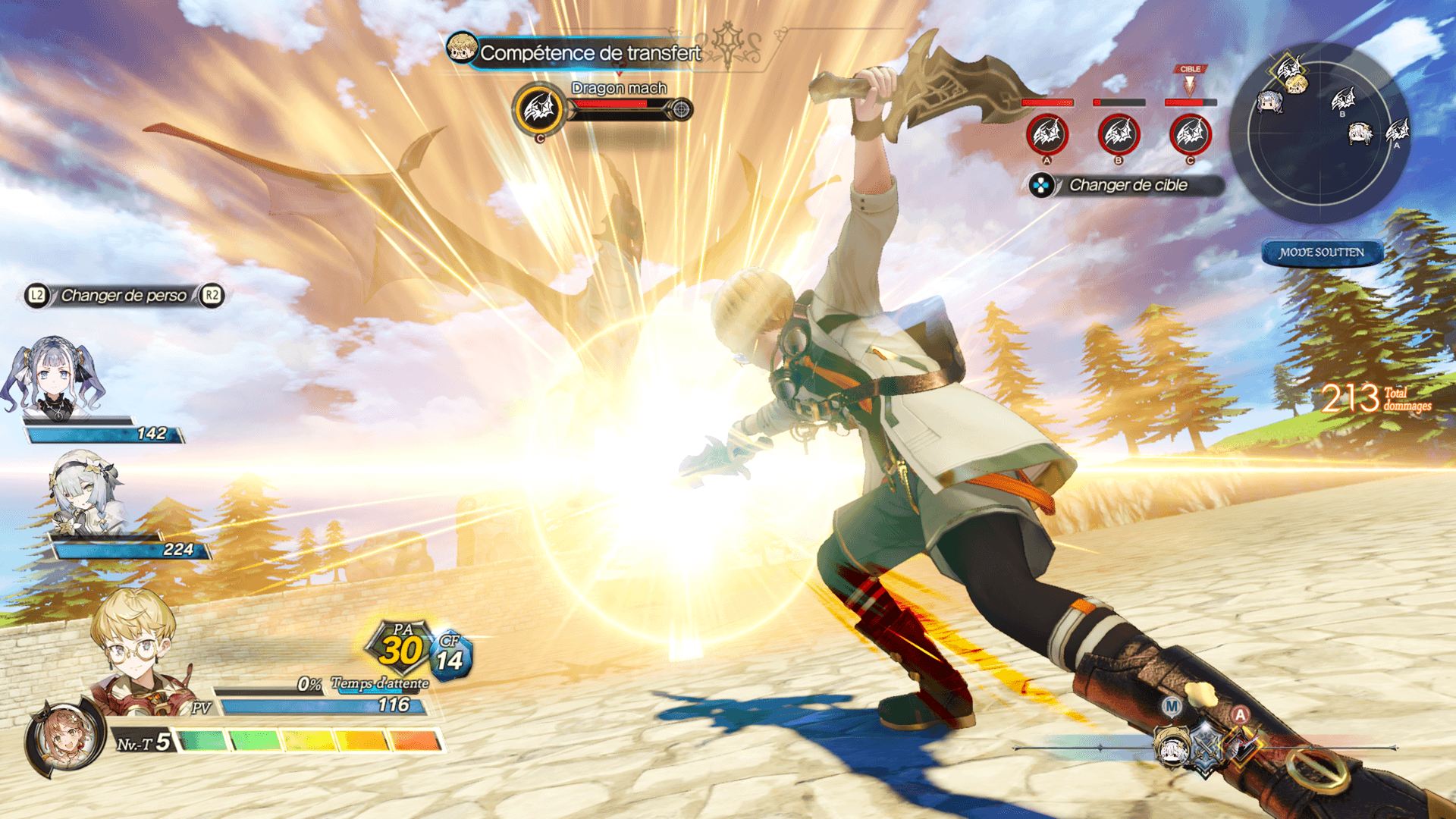Choose the white-haired girl with flower portrait
This screenshot has height=819, width=1456.
click(83, 493)
